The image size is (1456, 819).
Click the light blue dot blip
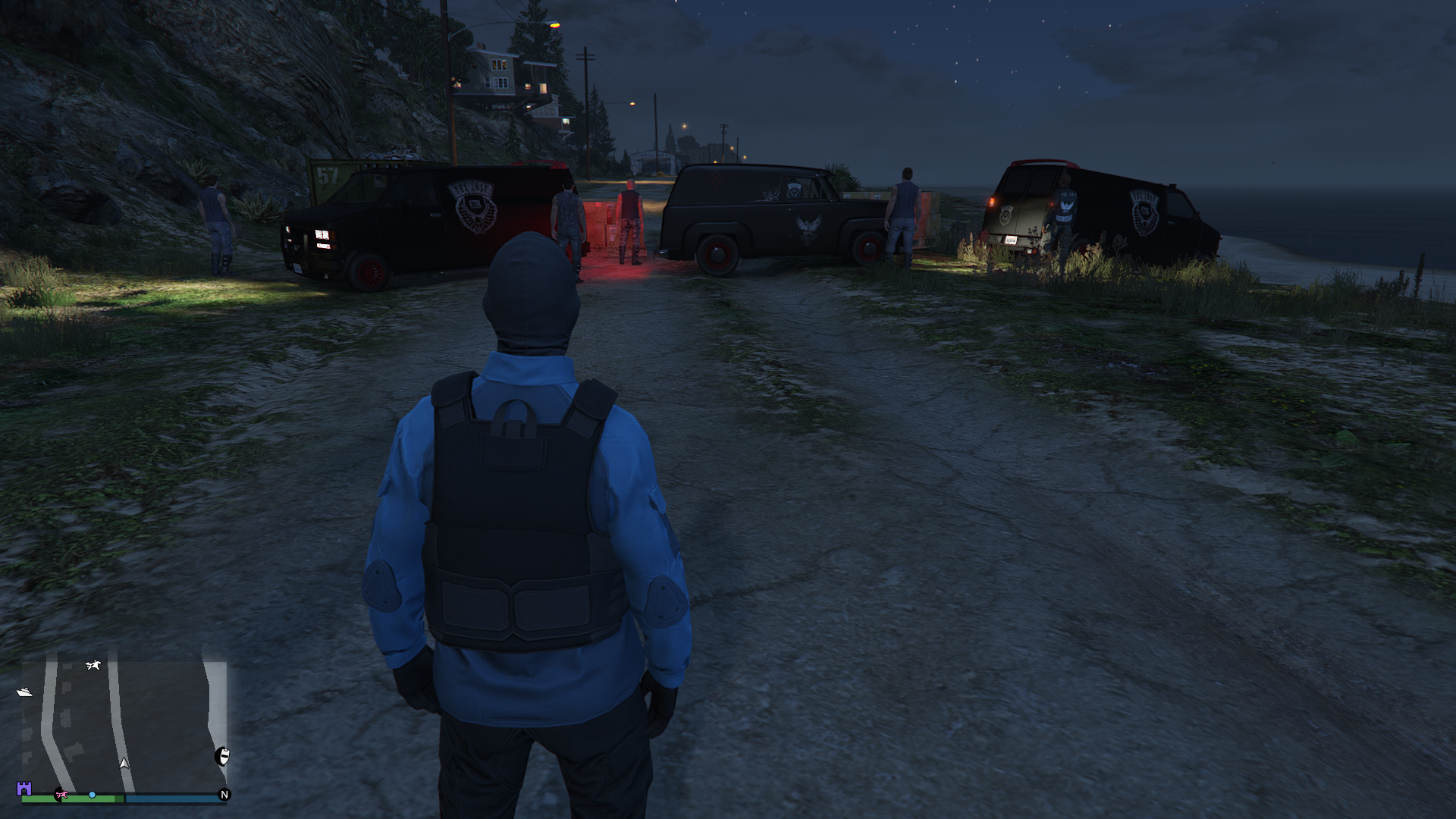click(92, 795)
